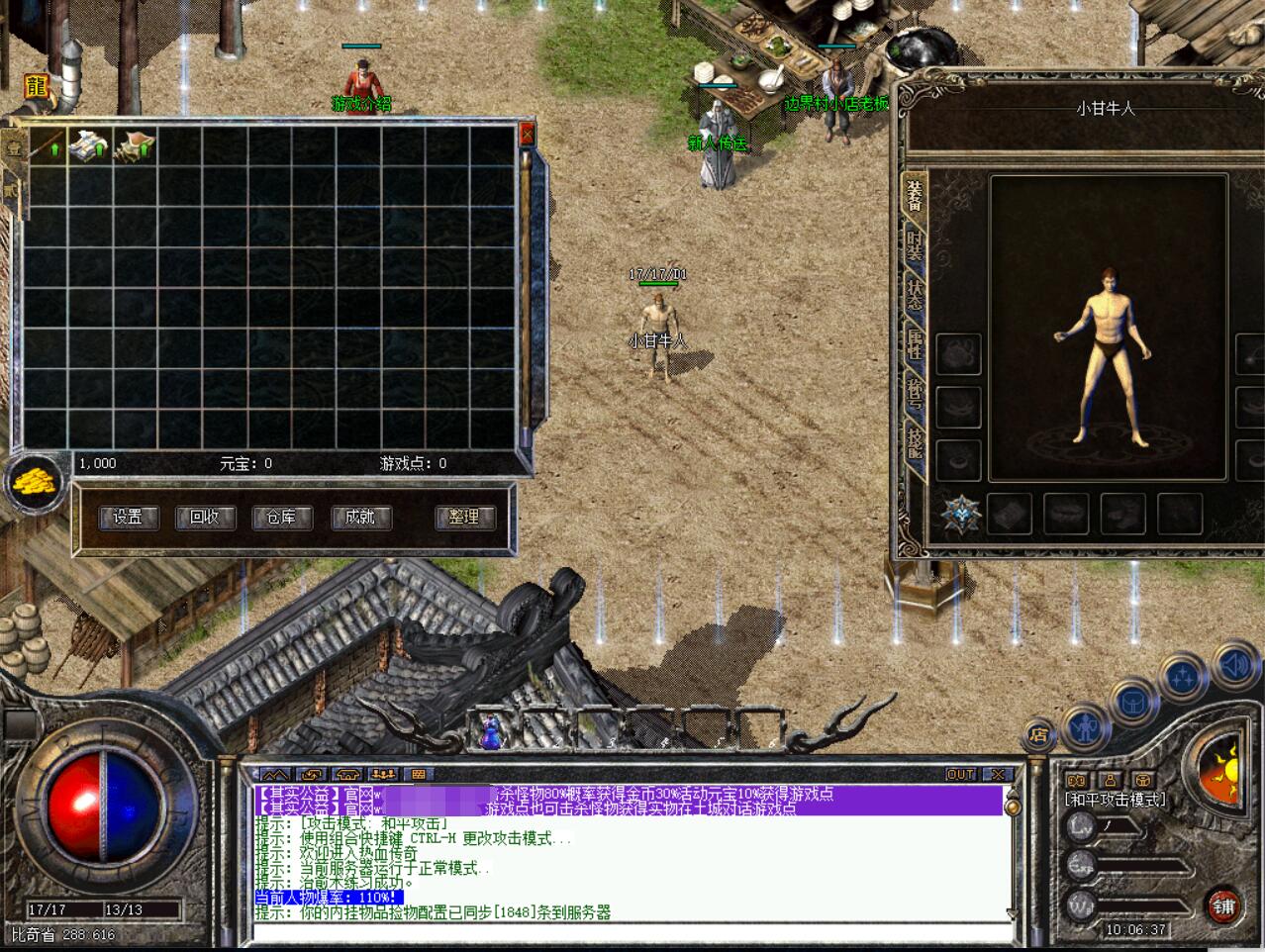Screen dimensions: 1265x952
Task: Open the 称号 title tab
Action: point(914,394)
